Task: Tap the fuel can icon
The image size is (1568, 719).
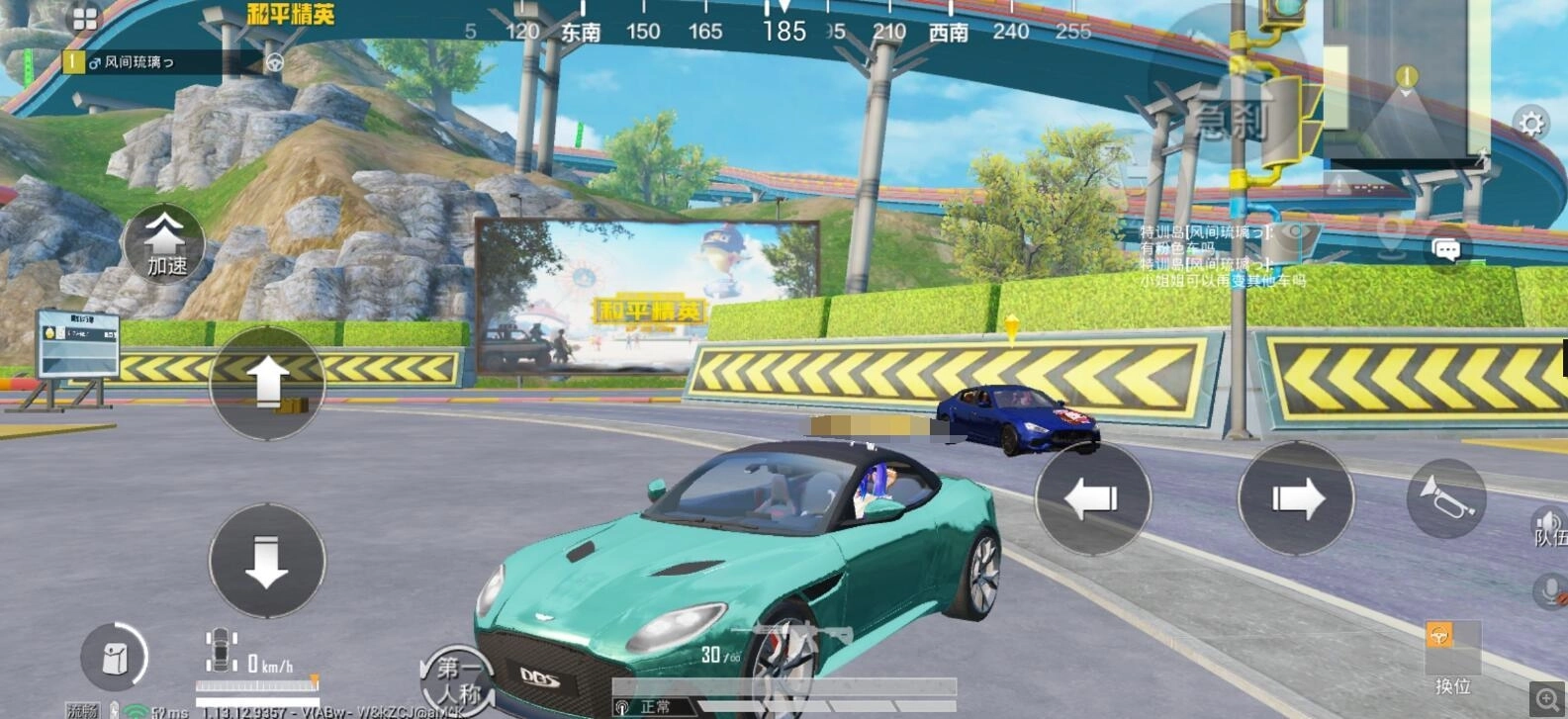Action: [x=115, y=657]
